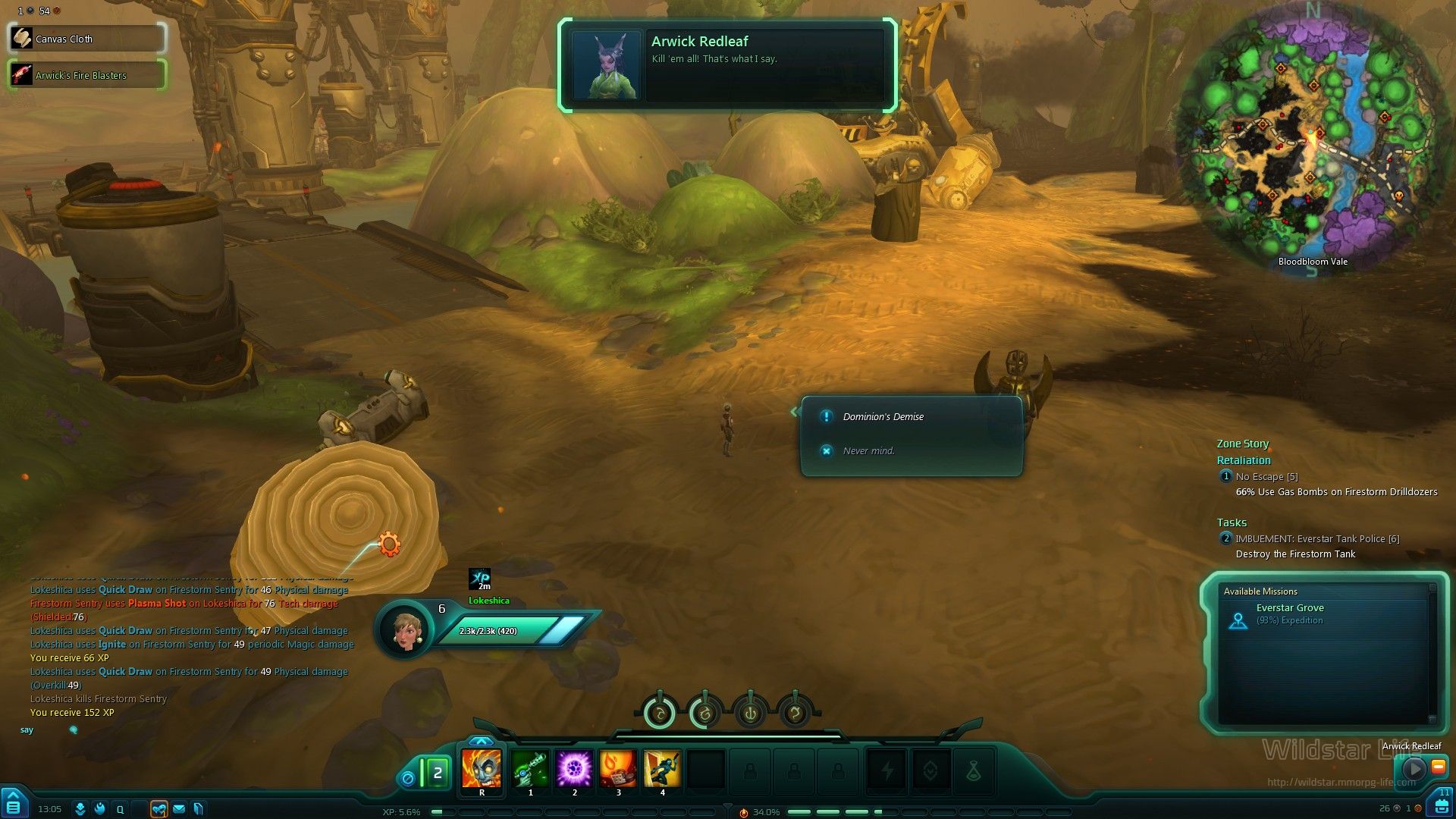Activate the flaming skull ability

pos(482,770)
